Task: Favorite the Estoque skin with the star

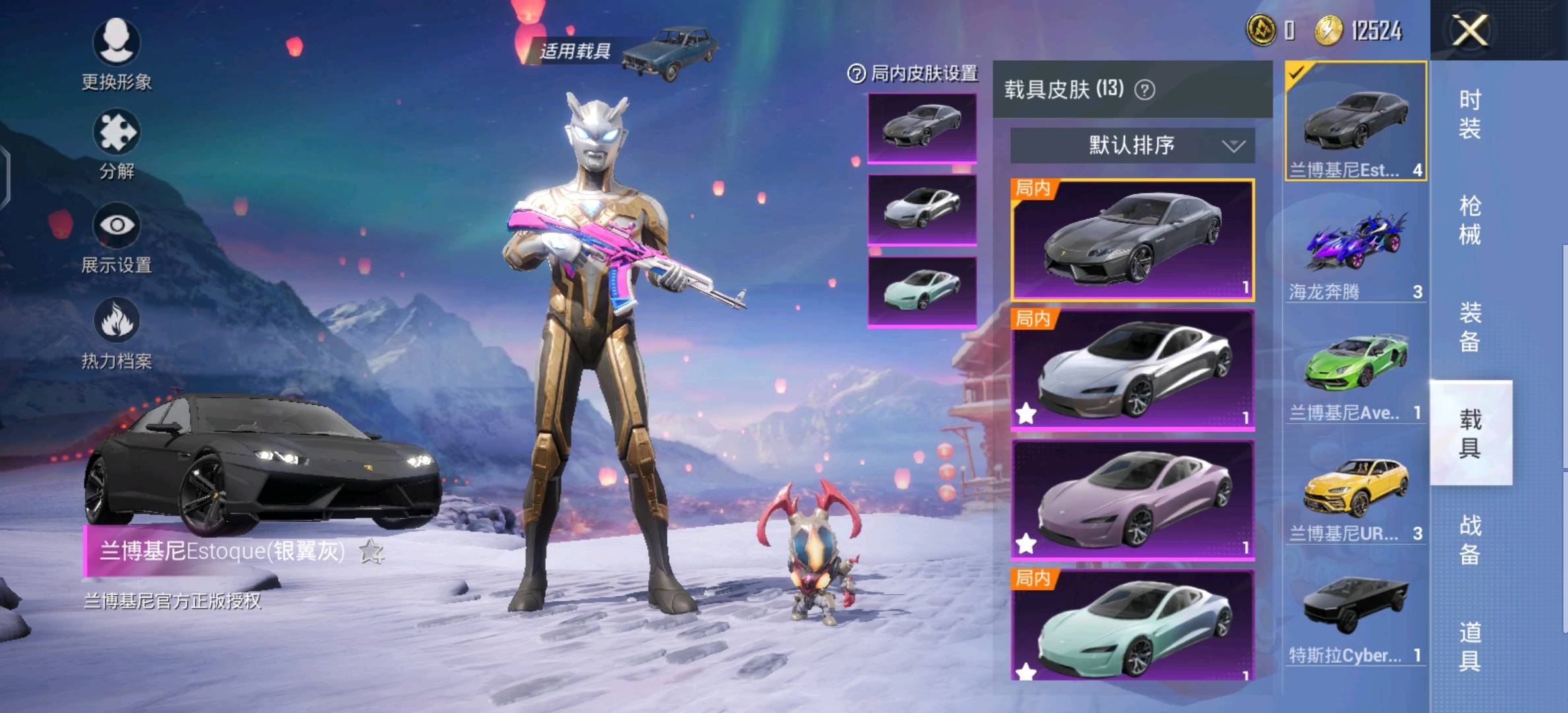Action: [x=371, y=551]
